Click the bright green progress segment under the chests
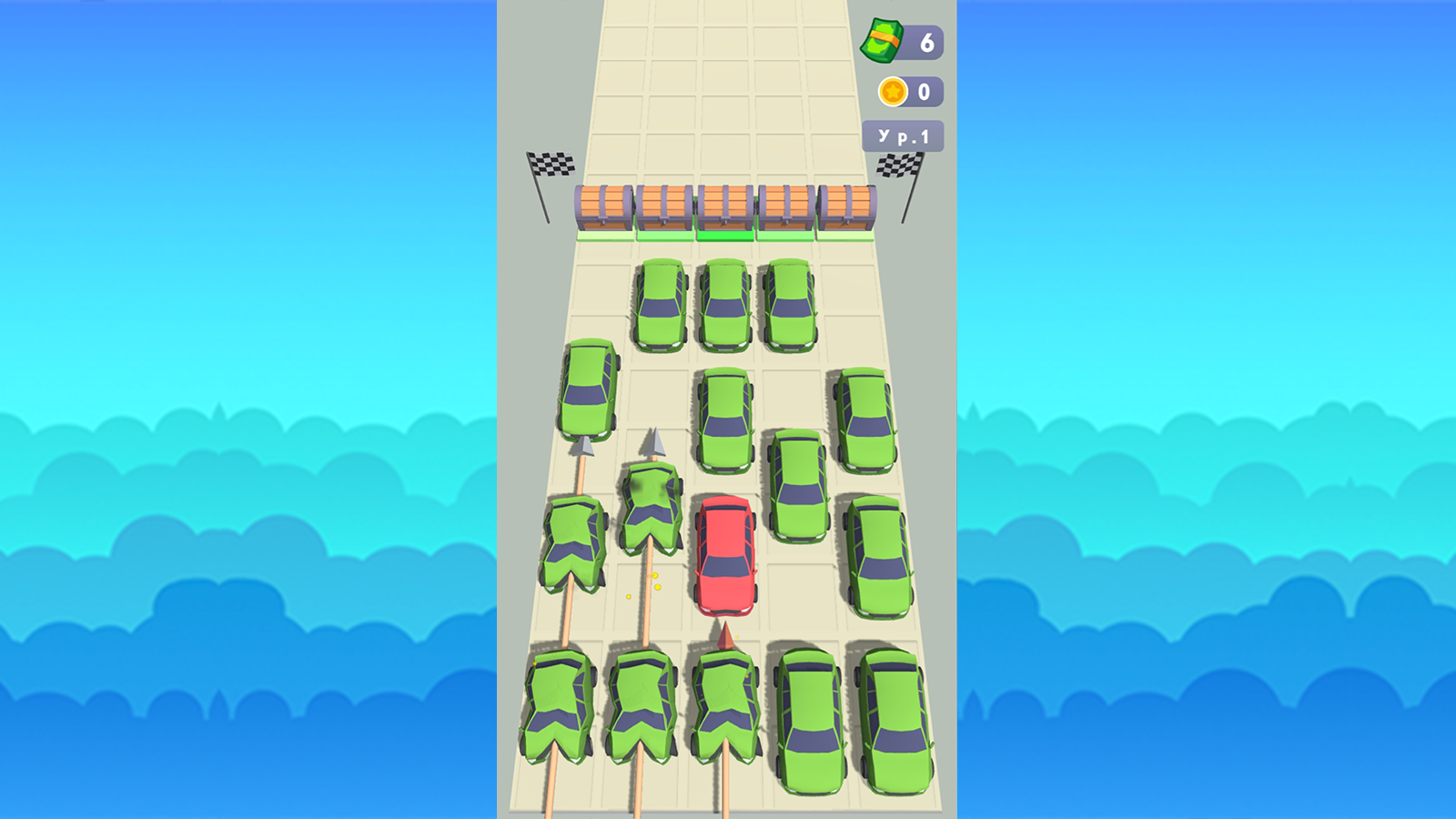This screenshot has width=1456, height=819. pos(723,235)
